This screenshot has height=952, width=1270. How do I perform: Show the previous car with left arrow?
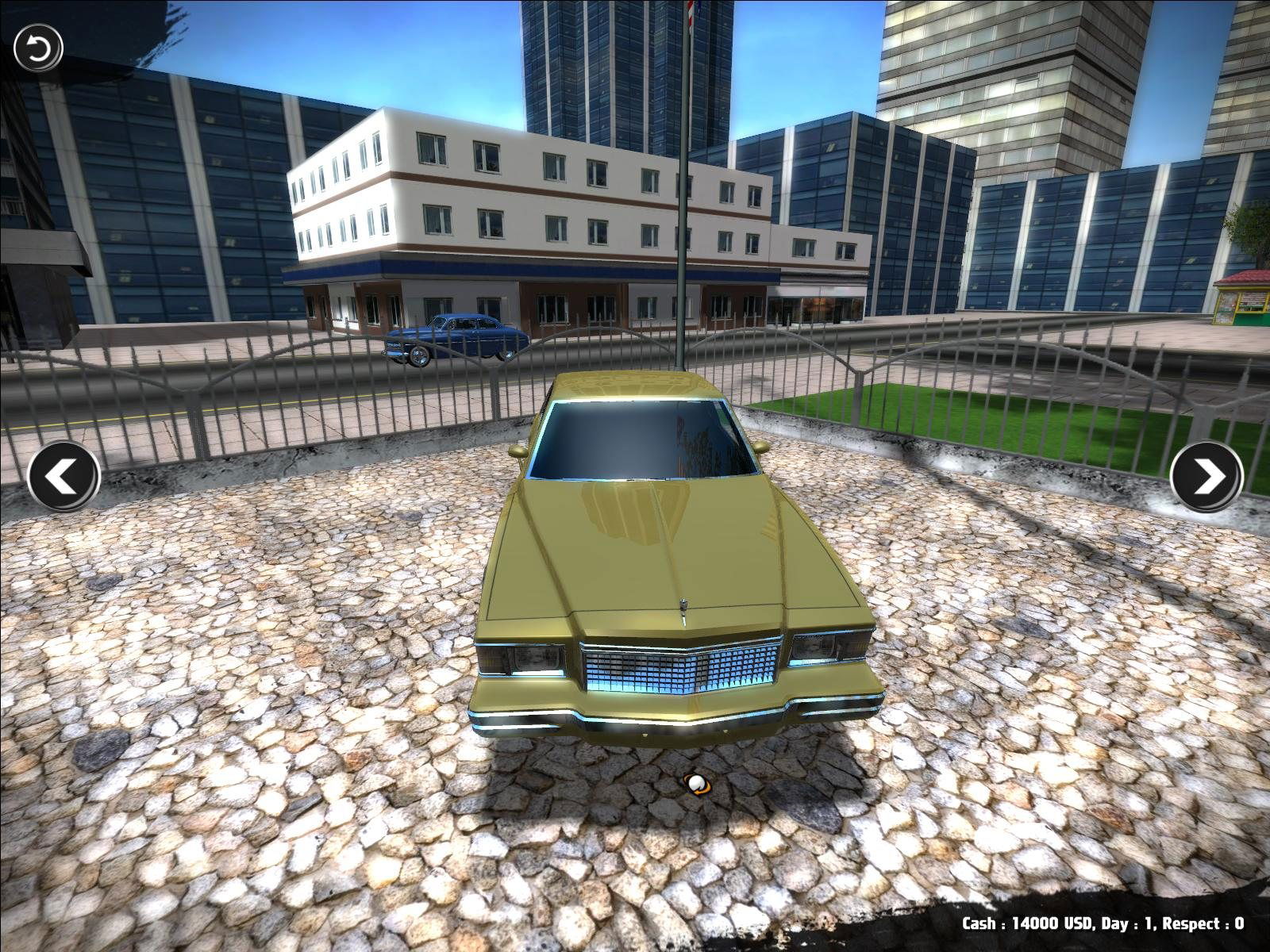coord(63,476)
